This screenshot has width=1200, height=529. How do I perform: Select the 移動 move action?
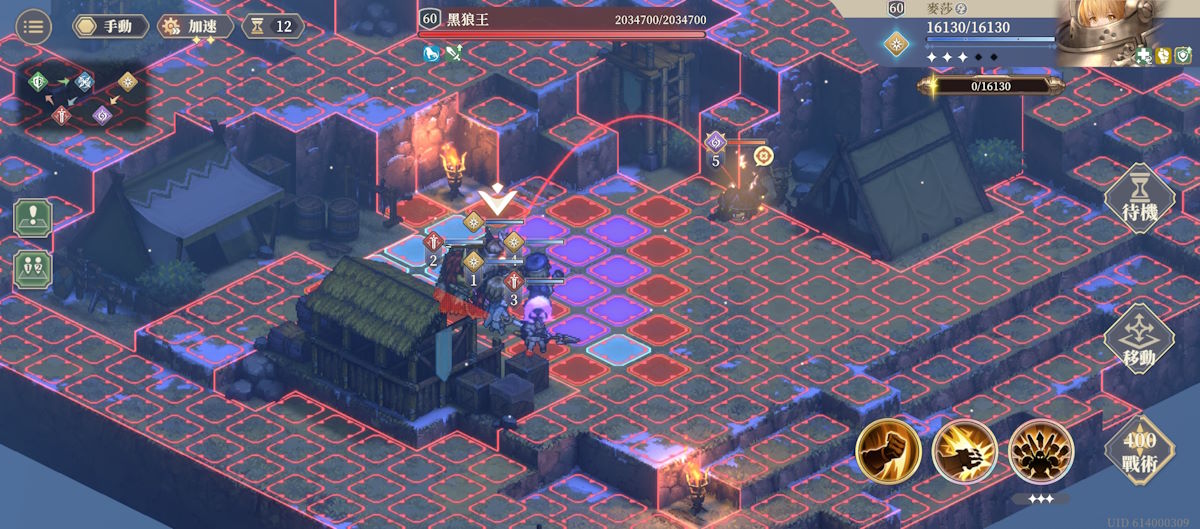pyautogui.click(x=1138, y=341)
